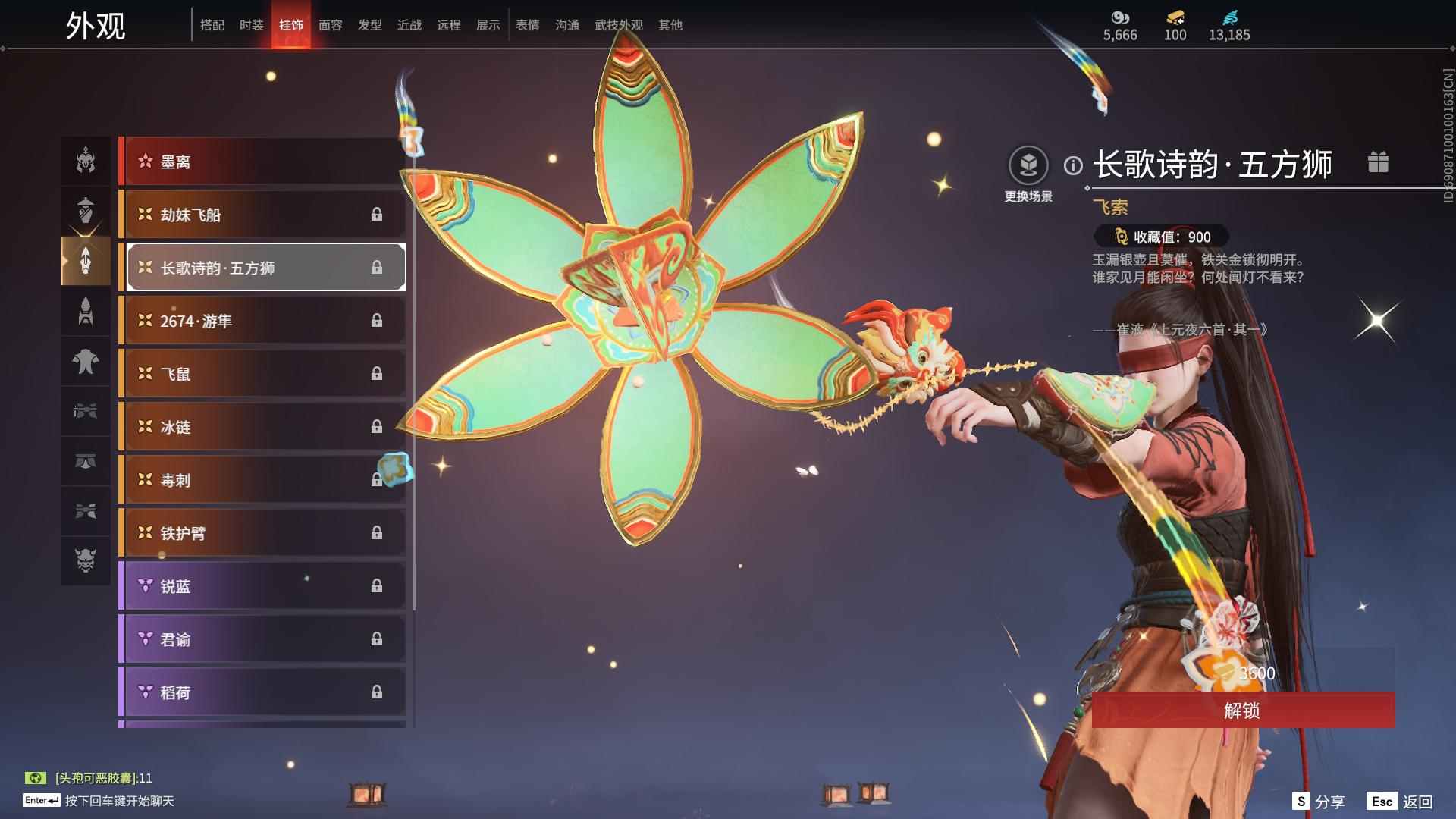The image size is (1456, 819).
Task: Select the 锐蓝 purple-tier item
Action: 262,586
